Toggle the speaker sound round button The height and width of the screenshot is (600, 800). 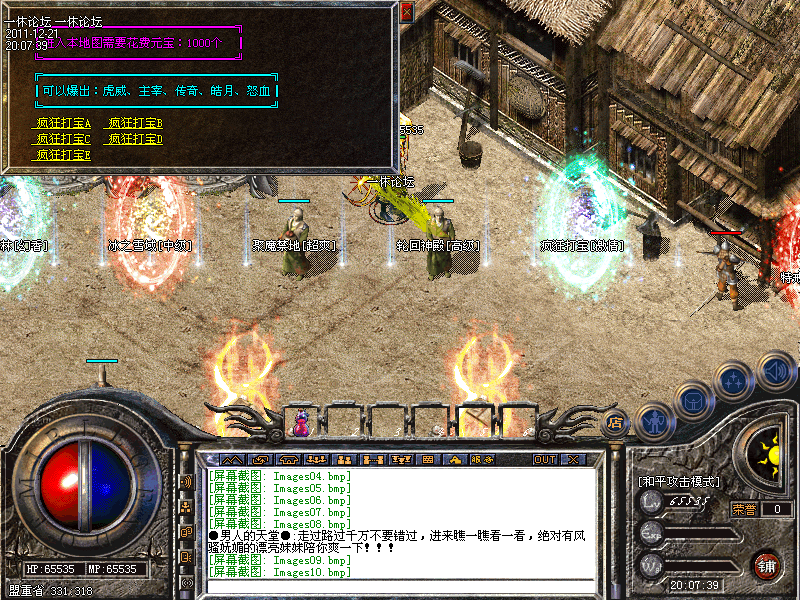point(775,370)
